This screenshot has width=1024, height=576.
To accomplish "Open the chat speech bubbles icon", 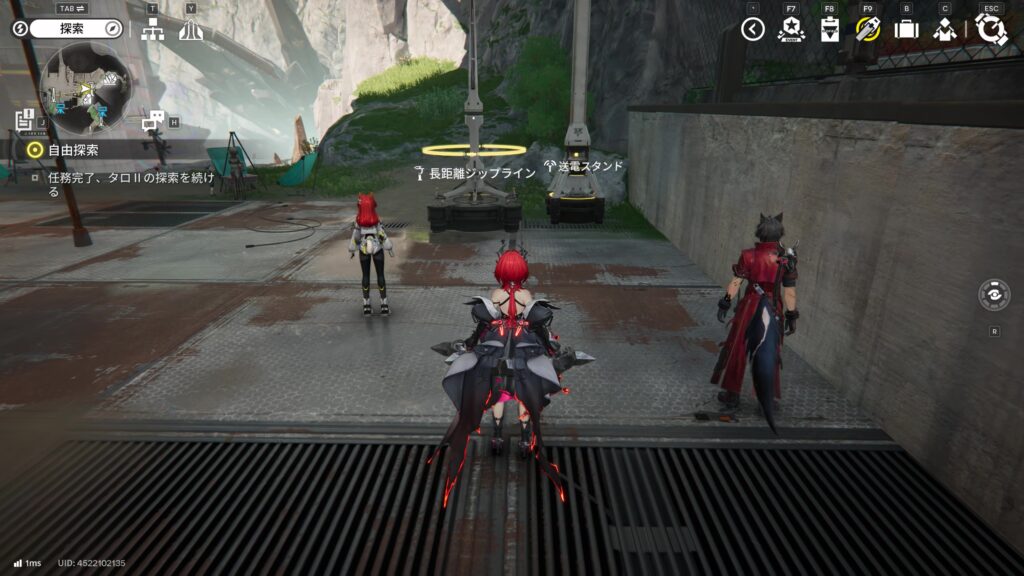I will (153, 122).
